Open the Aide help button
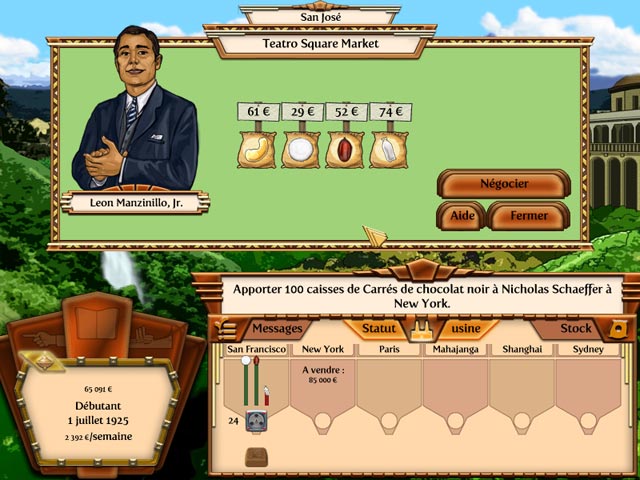Image resolution: width=640 pixels, height=480 pixels. 462,215
